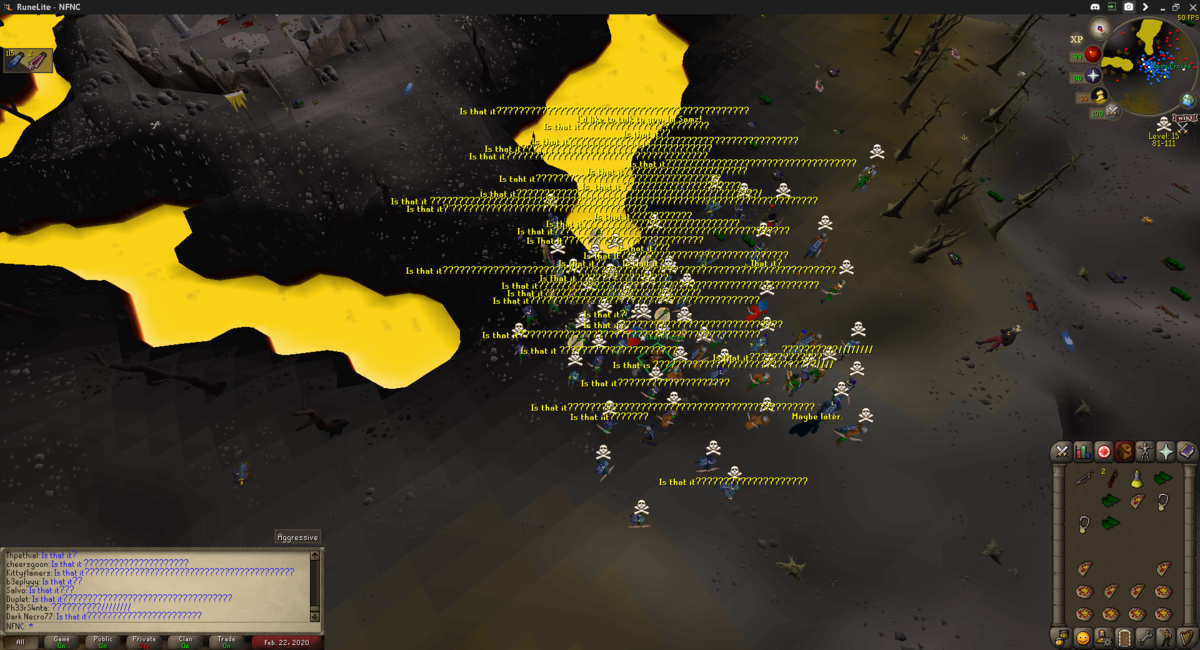Select the Clan chat tab
Image resolution: width=1200 pixels, height=650 pixels.
tap(186, 640)
